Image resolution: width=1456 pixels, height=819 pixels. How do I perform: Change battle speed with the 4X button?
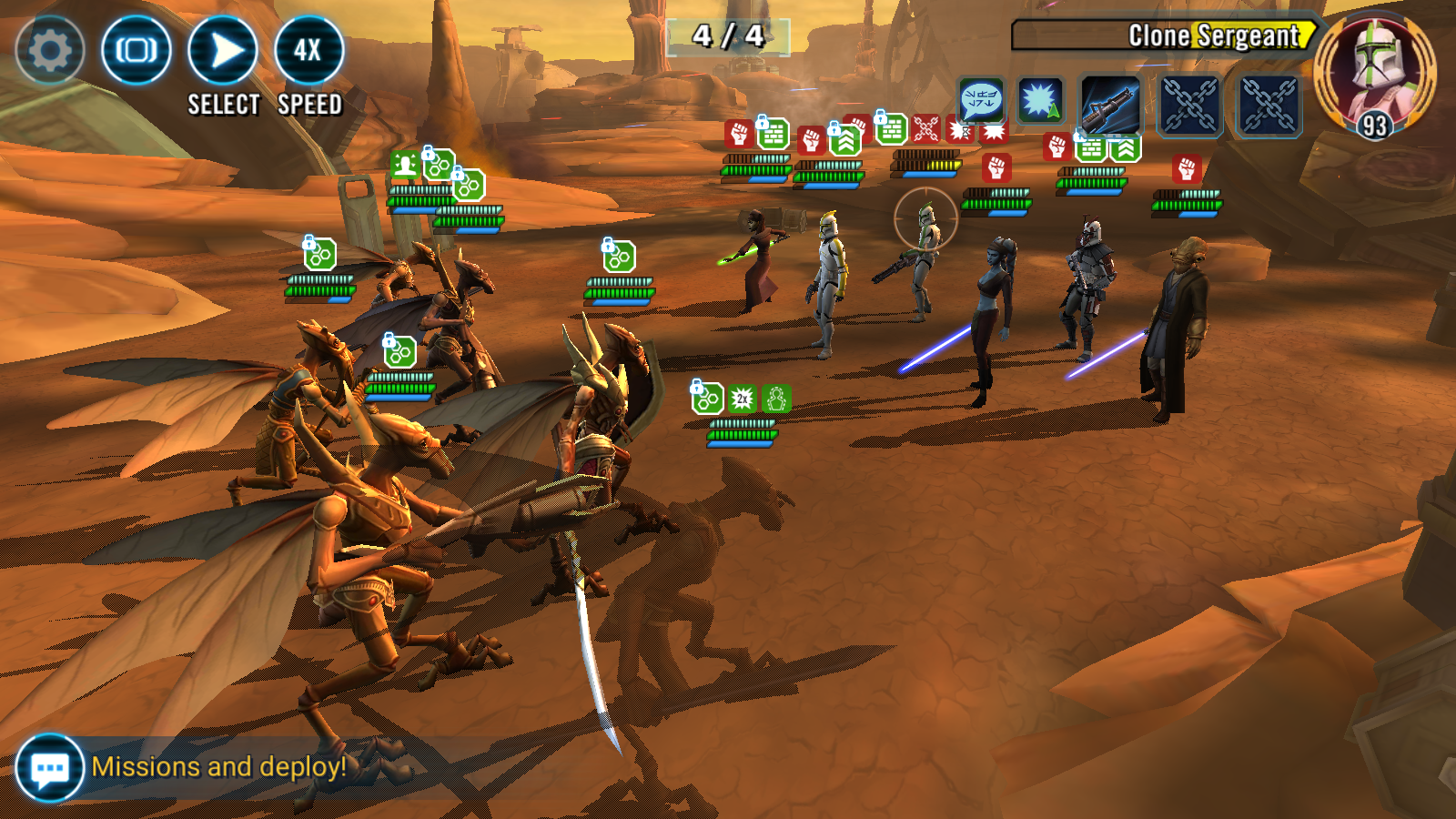pyautogui.click(x=308, y=50)
